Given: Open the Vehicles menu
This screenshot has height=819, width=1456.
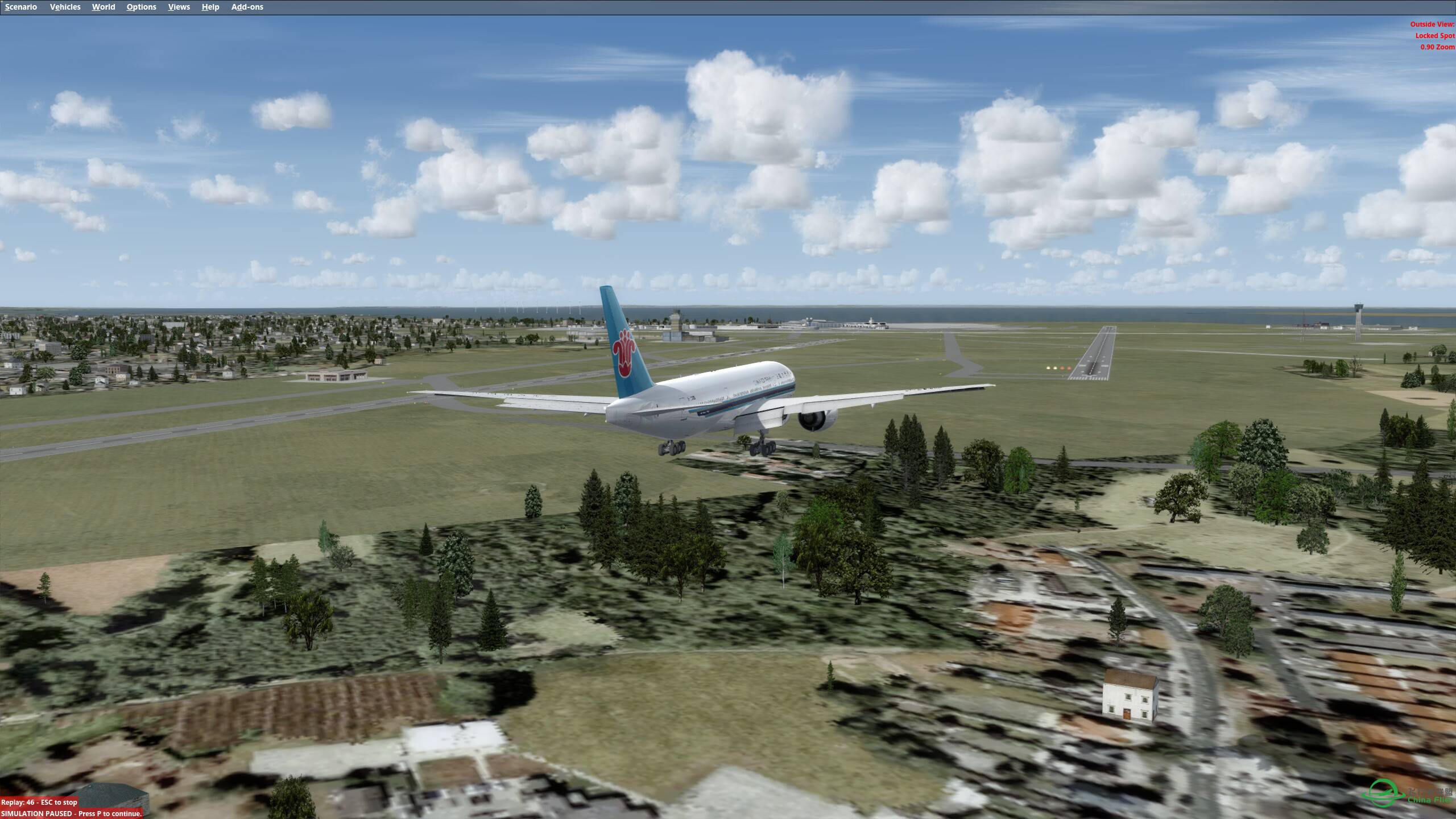Looking at the screenshot, I should (65, 7).
